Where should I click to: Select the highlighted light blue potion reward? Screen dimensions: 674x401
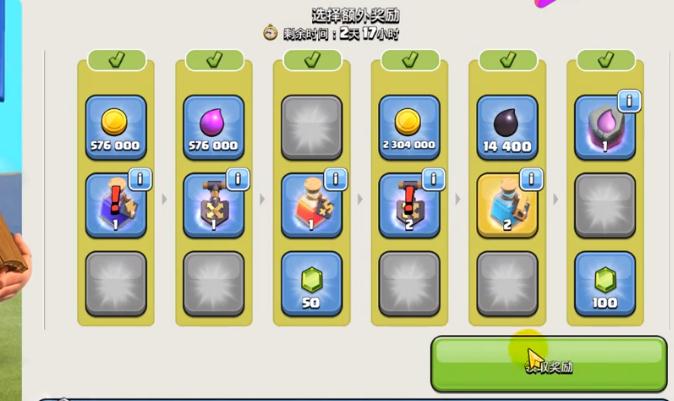point(507,205)
